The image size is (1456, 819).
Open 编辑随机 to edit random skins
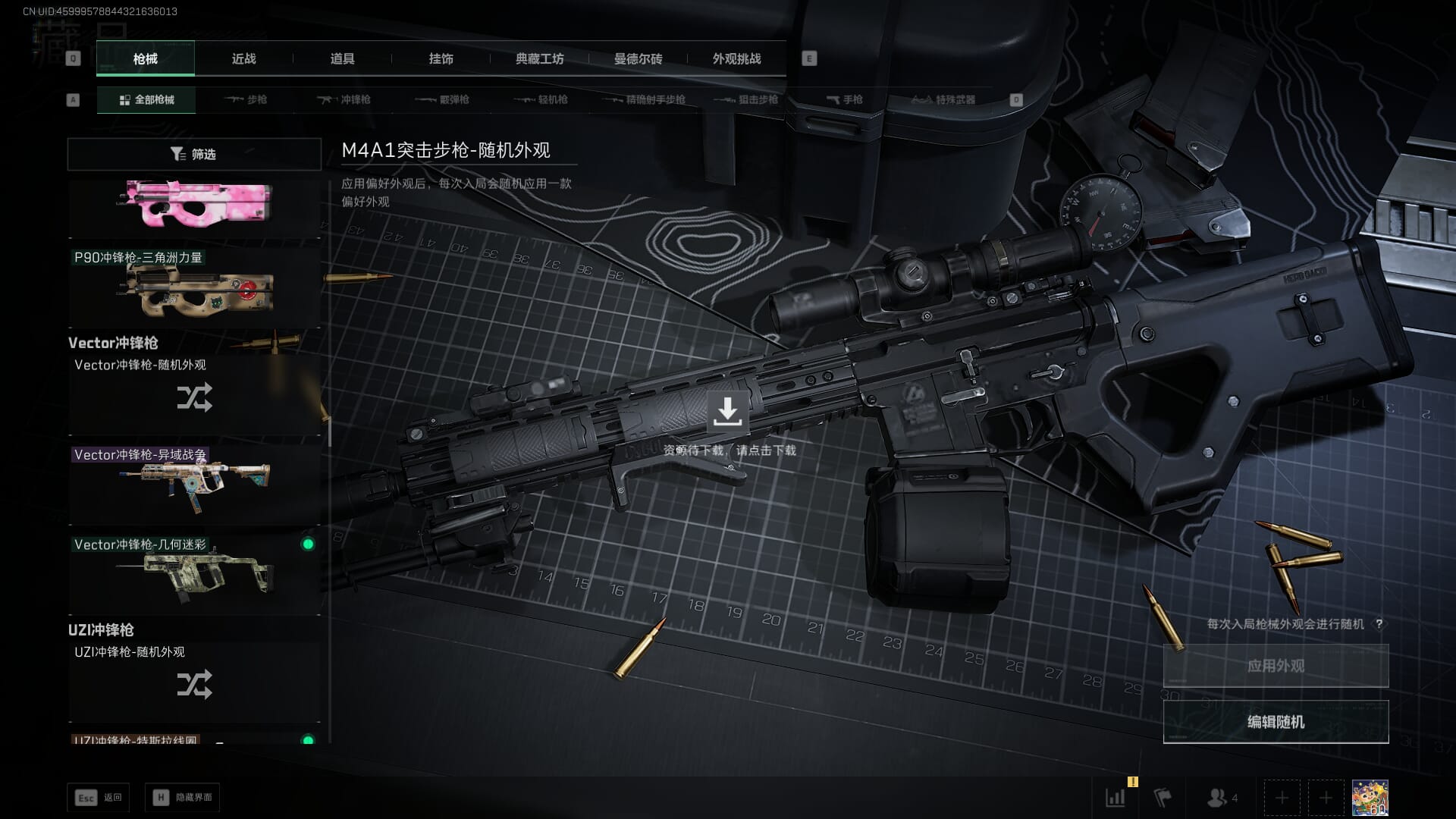pos(1276,722)
